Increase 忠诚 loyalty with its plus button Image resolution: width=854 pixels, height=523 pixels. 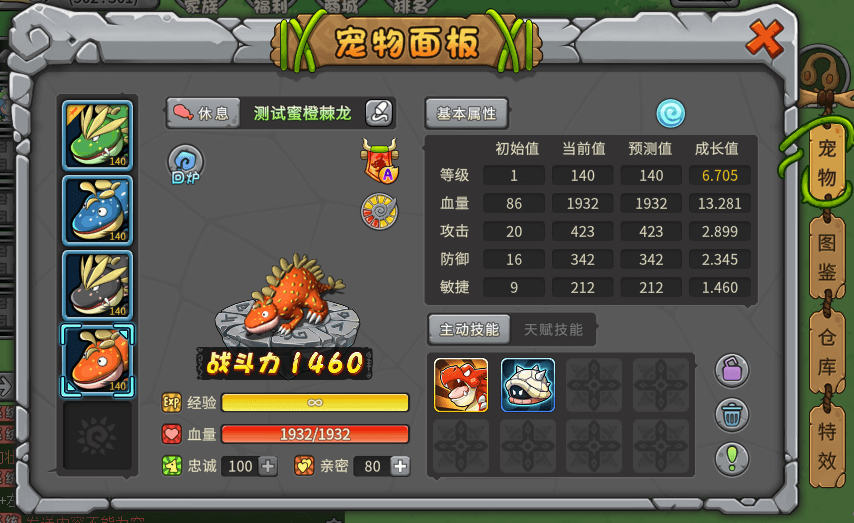(268, 466)
